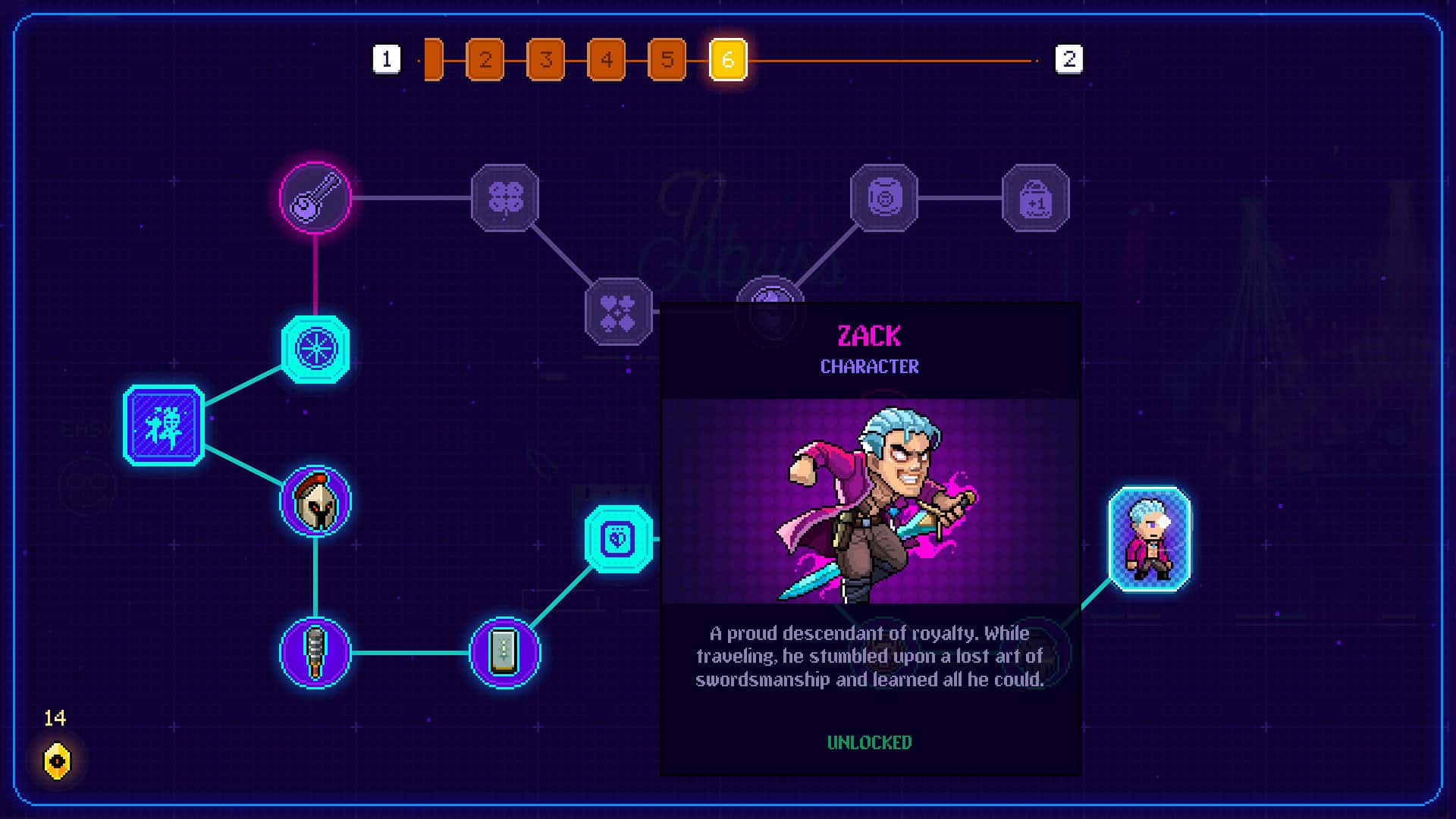Jump to stage 2 at the timeline end
Screen dimensions: 1456x819
pyautogui.click(x=1071, y=60)
